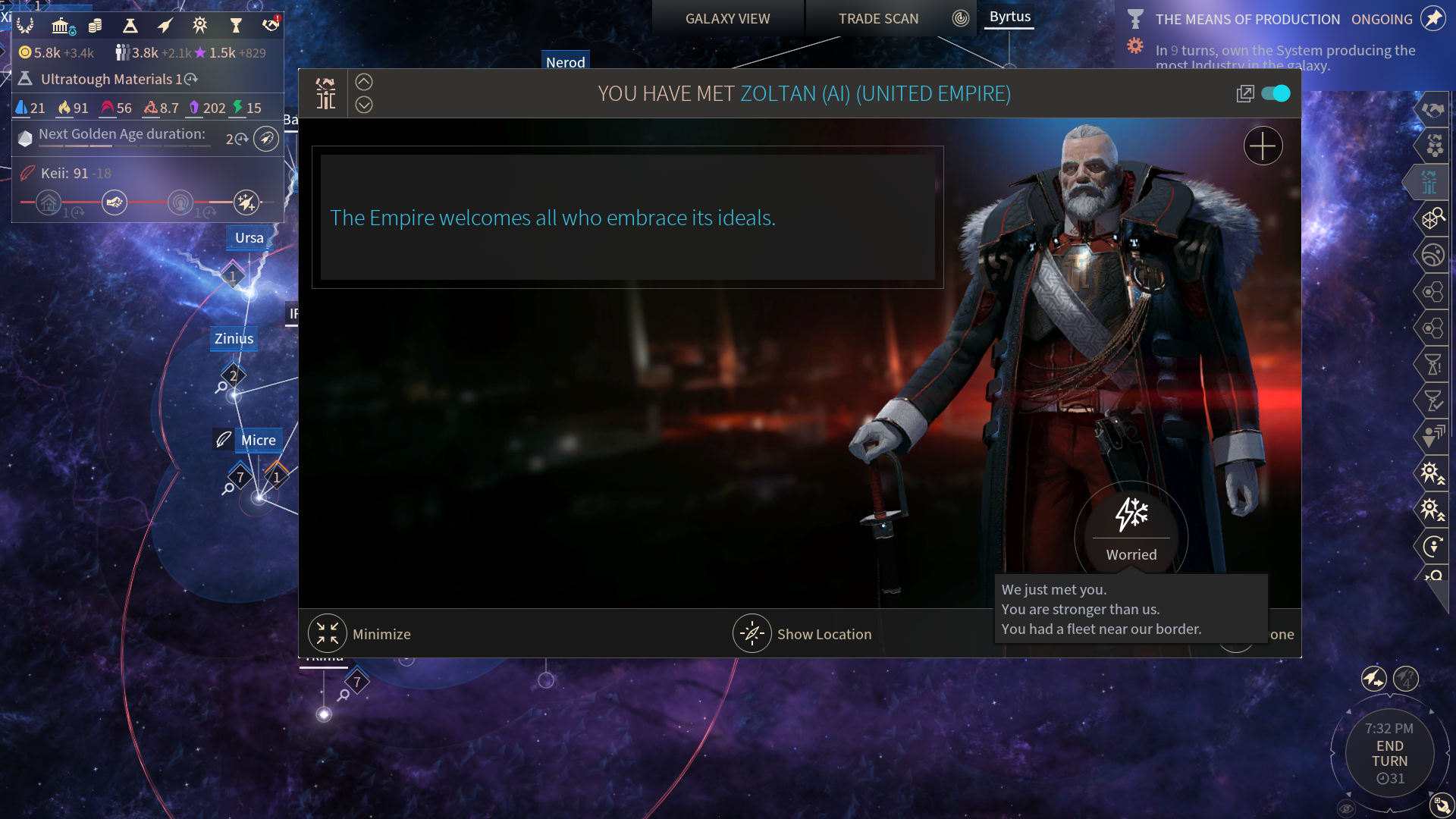
Task: Open the Galaxy View
Action: pyautogui.click(x=727, y=19)
